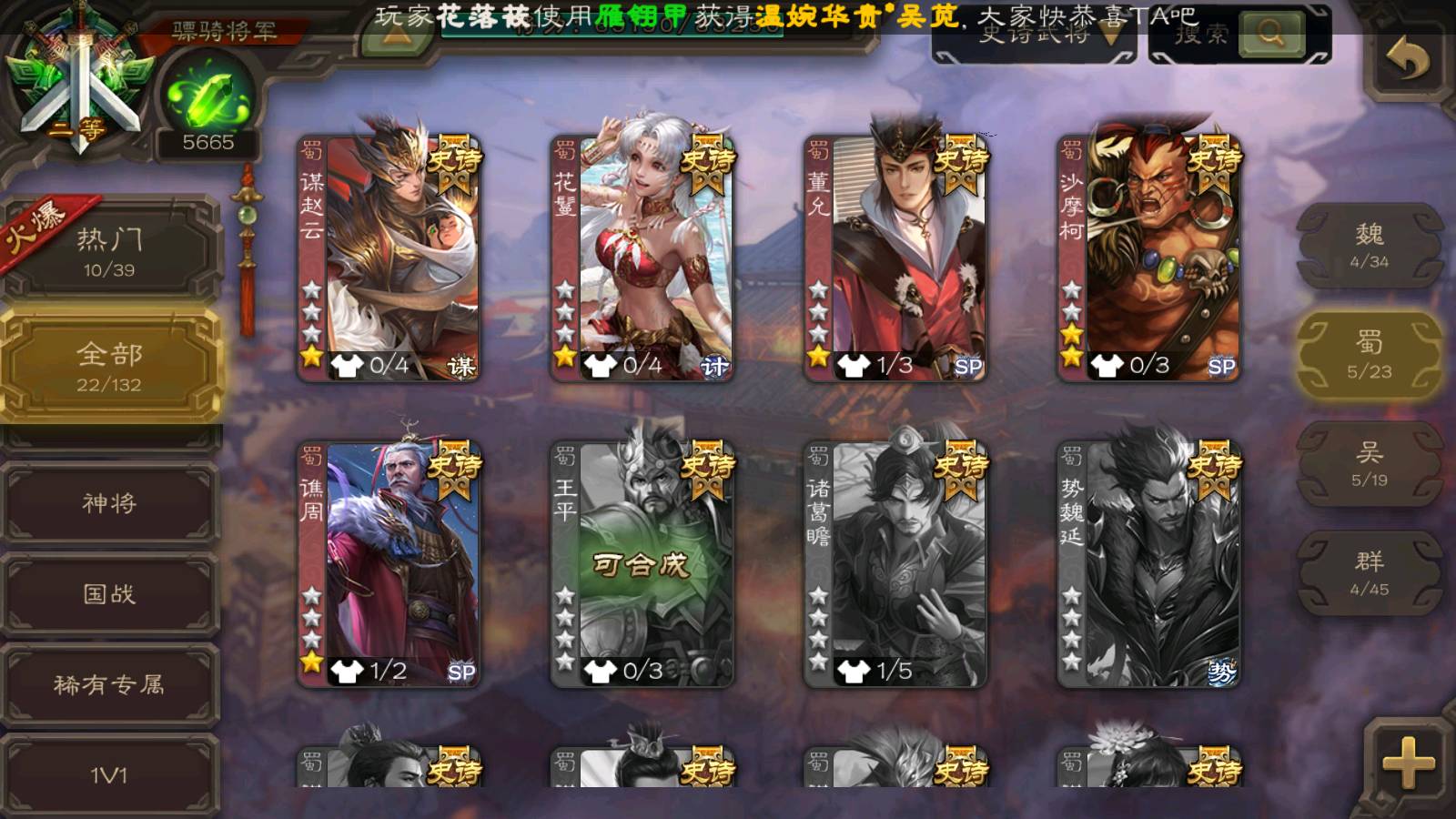1456x819 pixels.
Task: Click the back arrow button
Action: click(1407, 62)
